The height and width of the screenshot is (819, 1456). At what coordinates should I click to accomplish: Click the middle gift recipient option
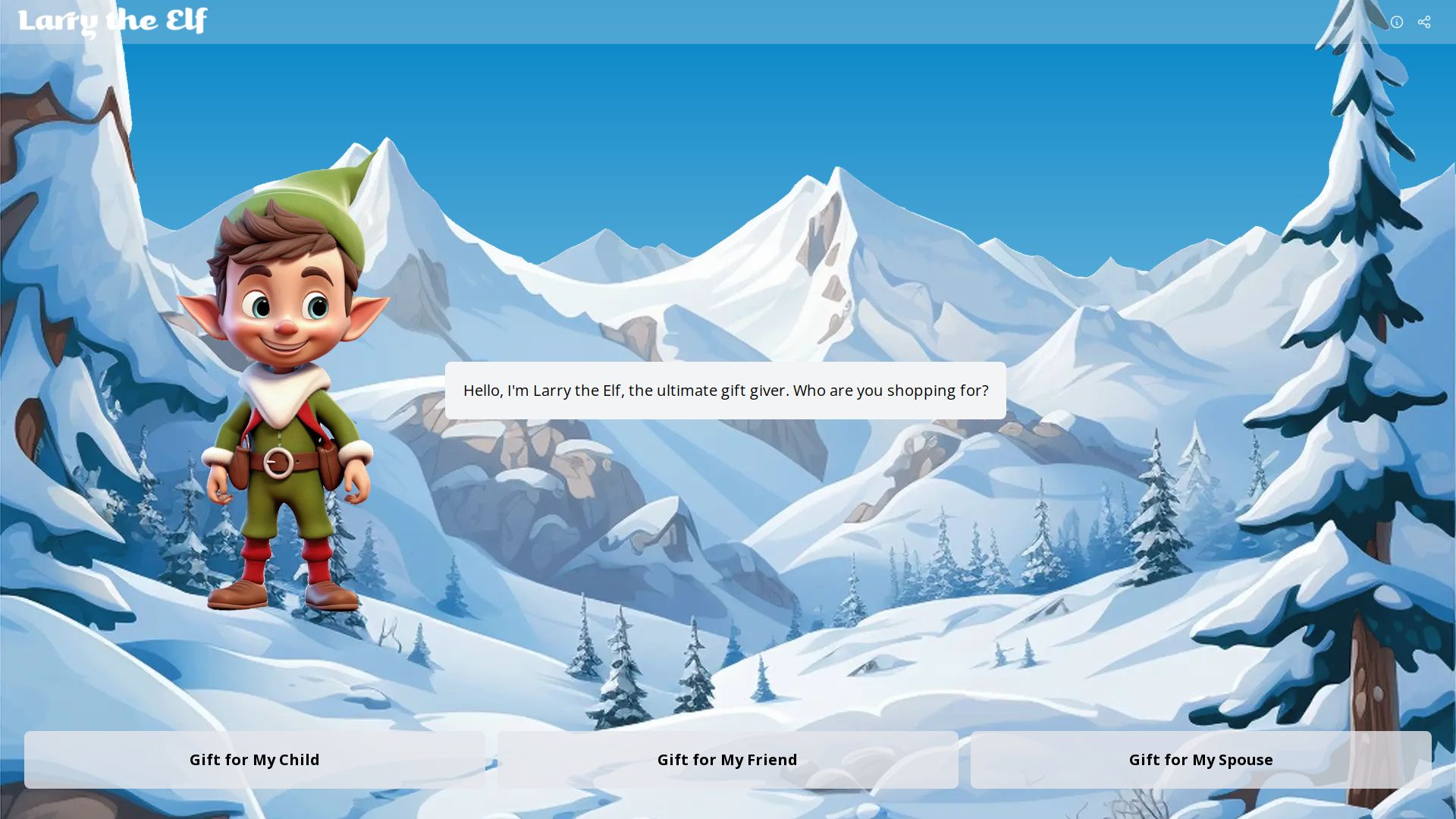727,759
